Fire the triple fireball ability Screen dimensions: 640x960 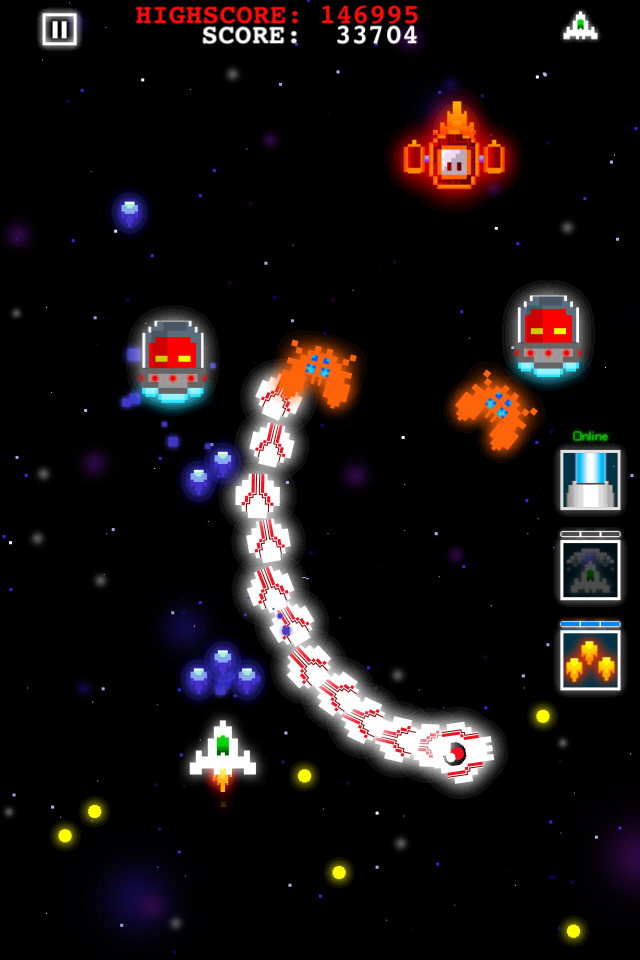(590, 660)
